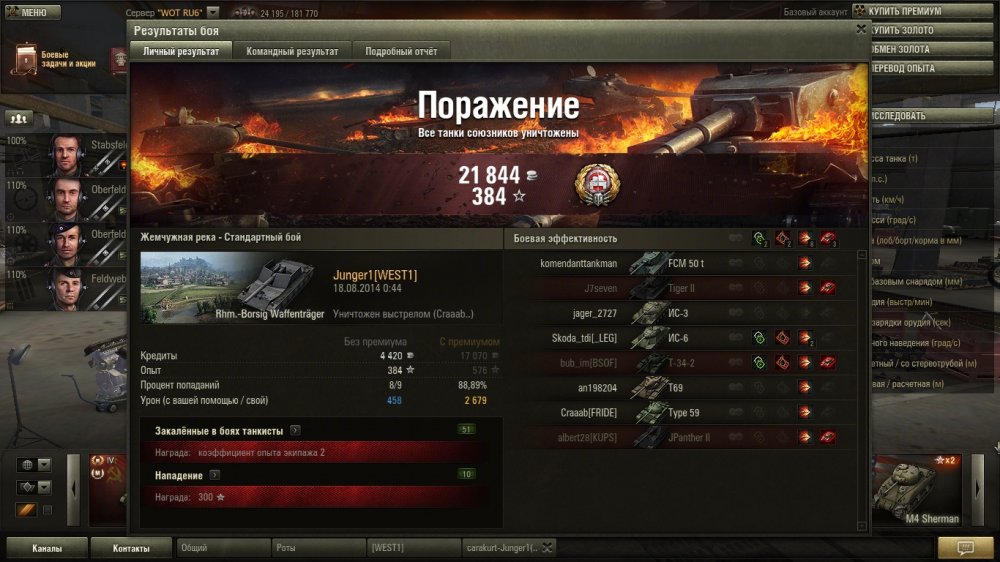Click the battle hero medal icon
This screenshot has height=562, width=1000.
(x=597, y=185)
